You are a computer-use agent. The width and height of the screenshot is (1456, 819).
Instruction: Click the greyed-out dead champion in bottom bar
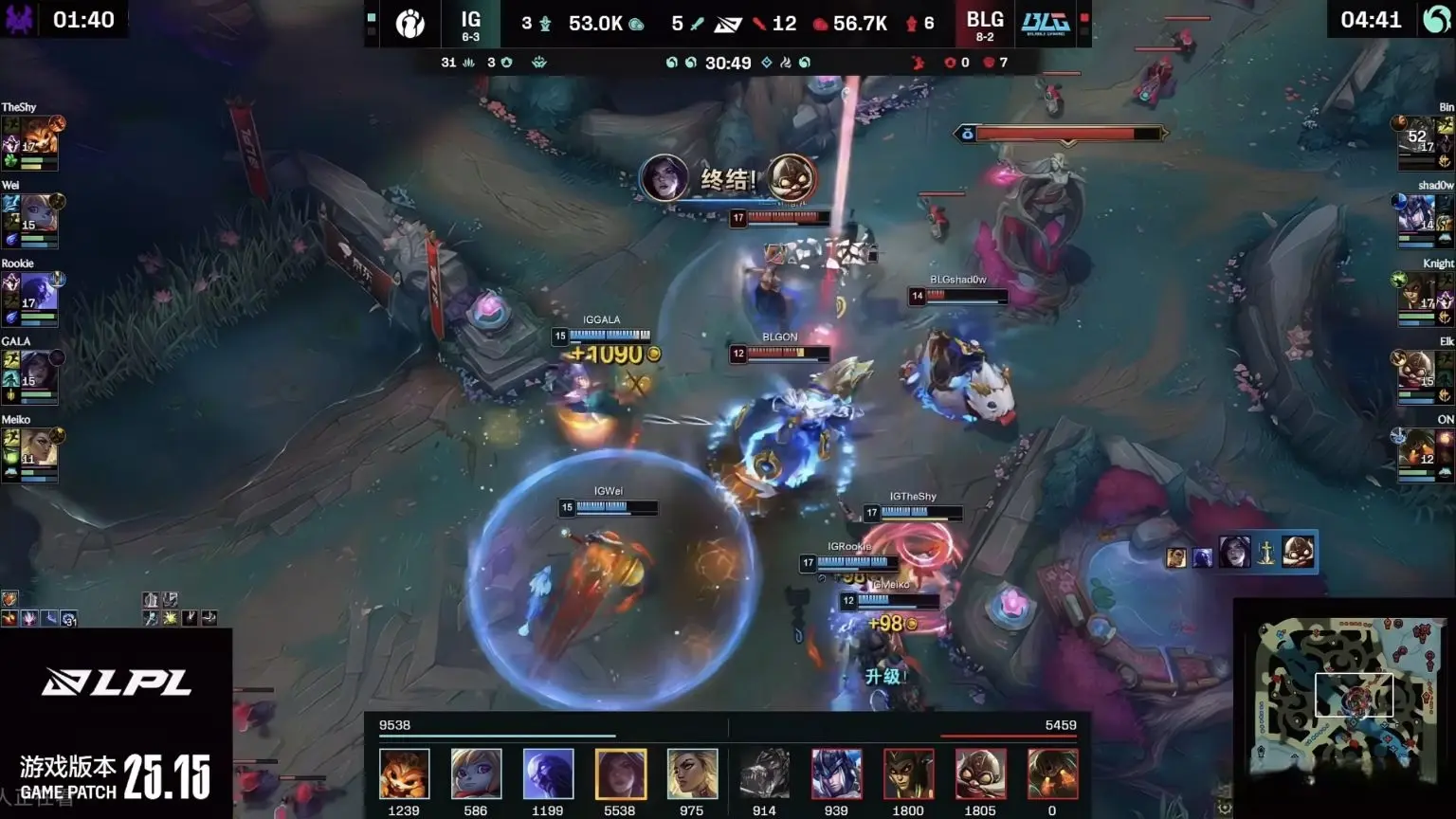point(764,773)
